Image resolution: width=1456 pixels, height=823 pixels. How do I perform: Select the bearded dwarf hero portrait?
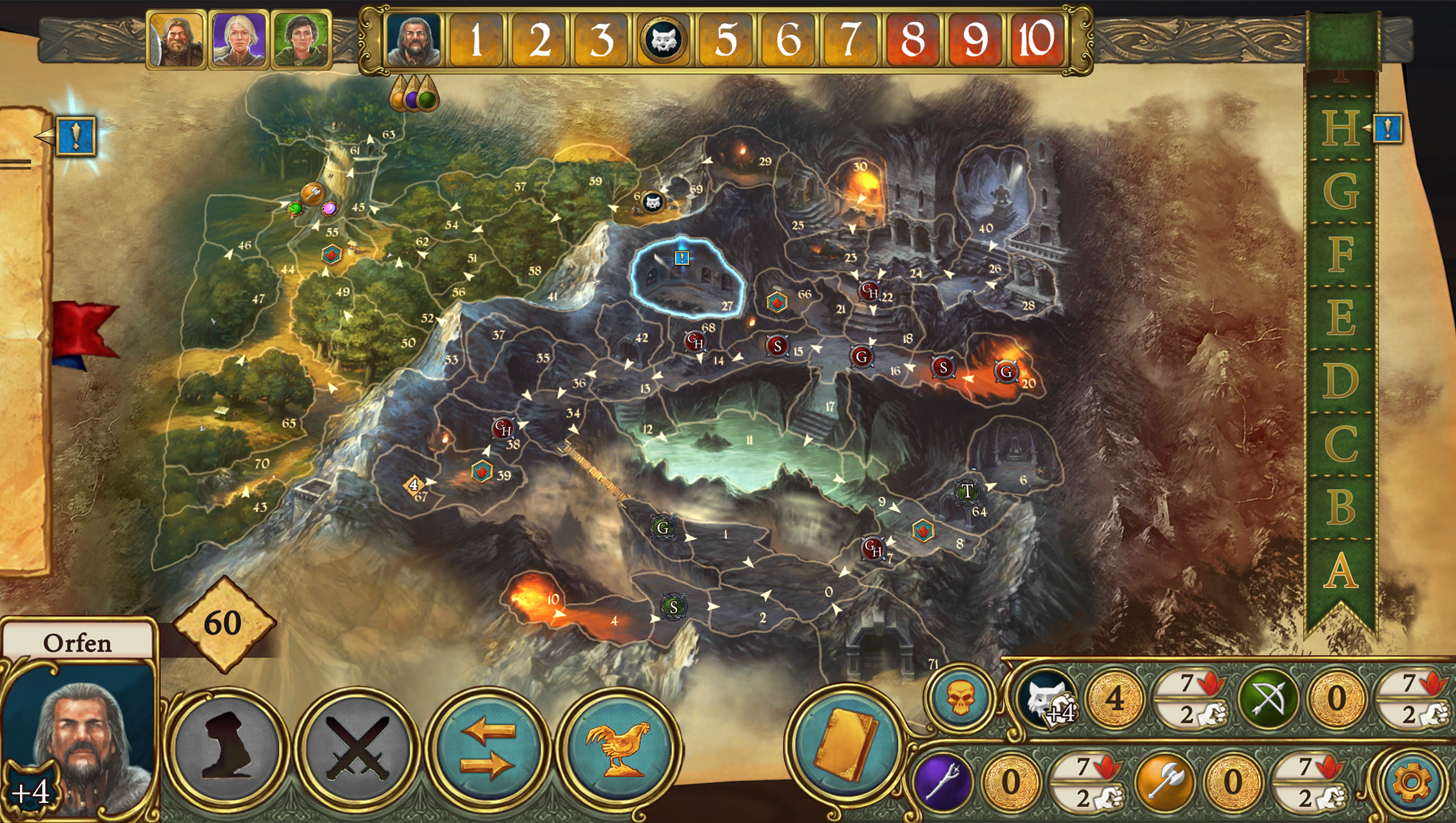coord(177,39)
